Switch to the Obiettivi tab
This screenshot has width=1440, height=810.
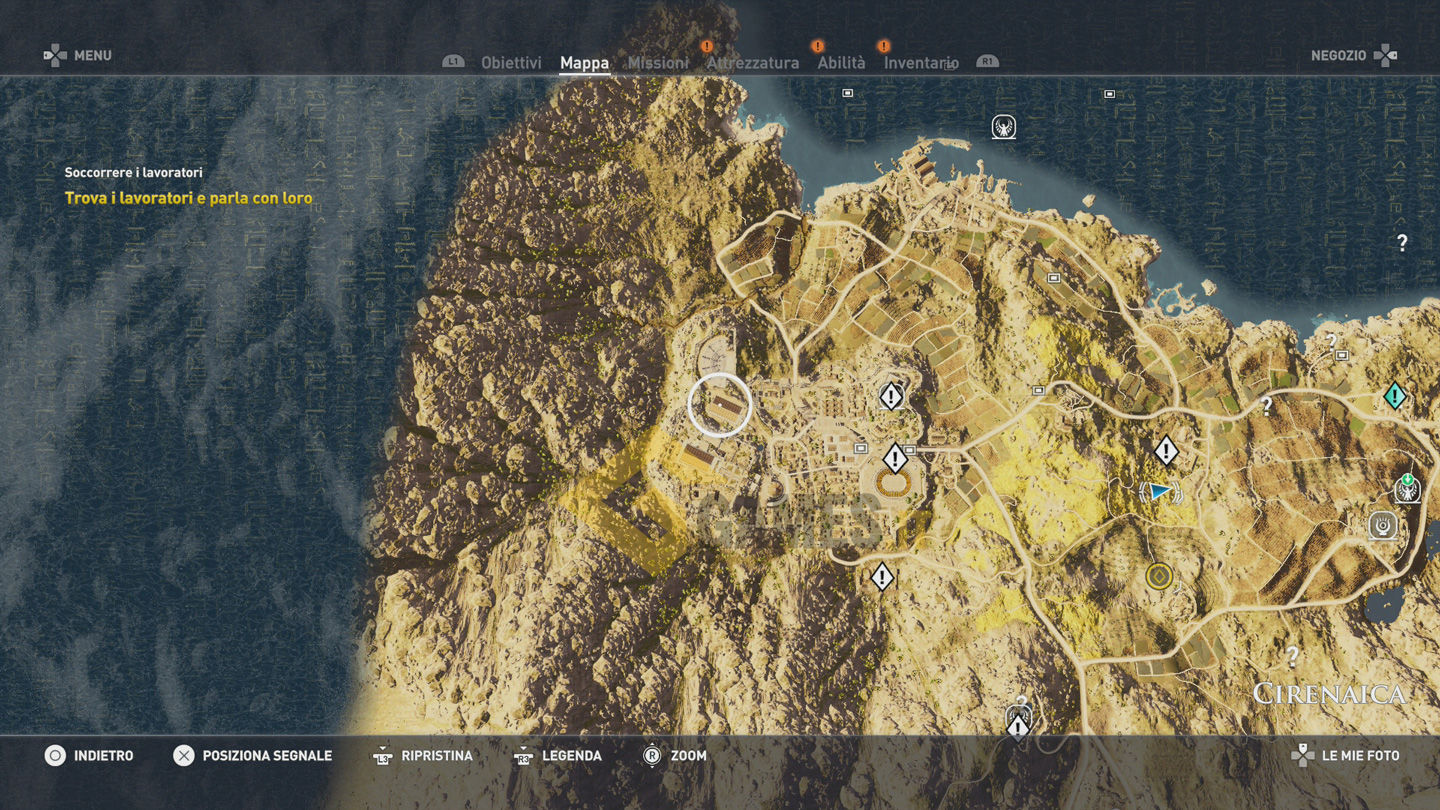(x=511, y=63)
